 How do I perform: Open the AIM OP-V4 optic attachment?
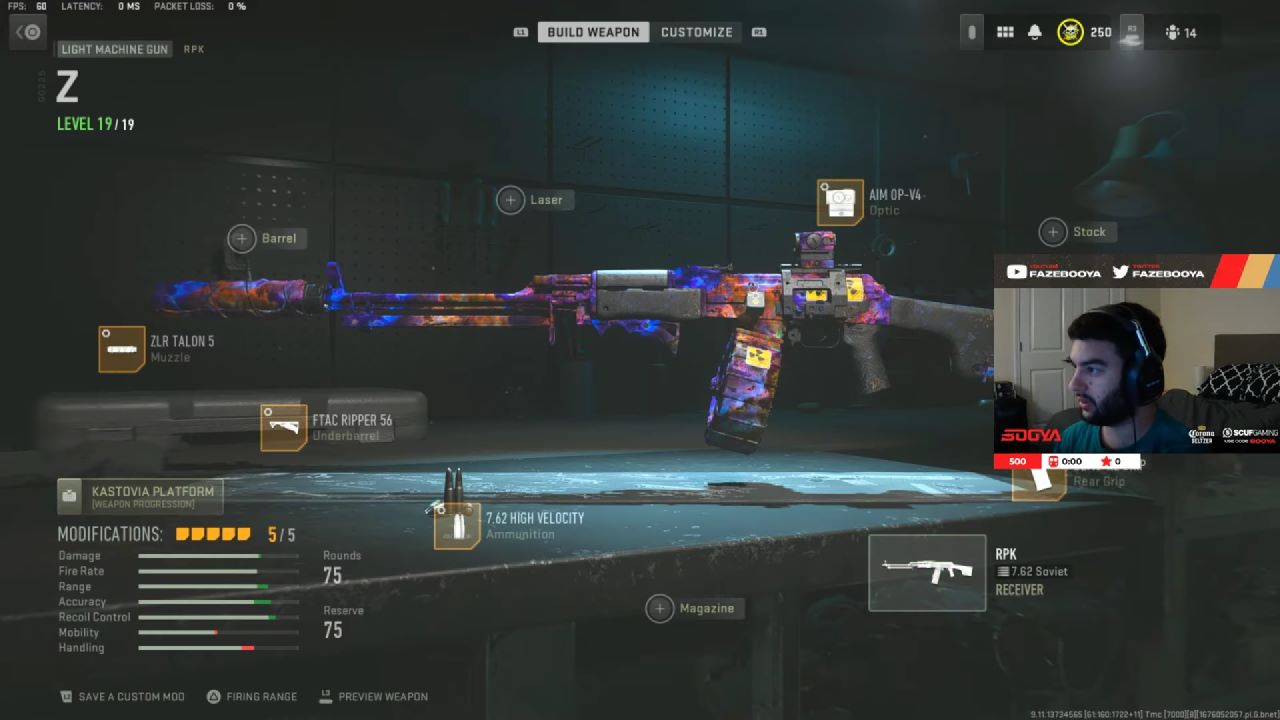coord(841,201)
